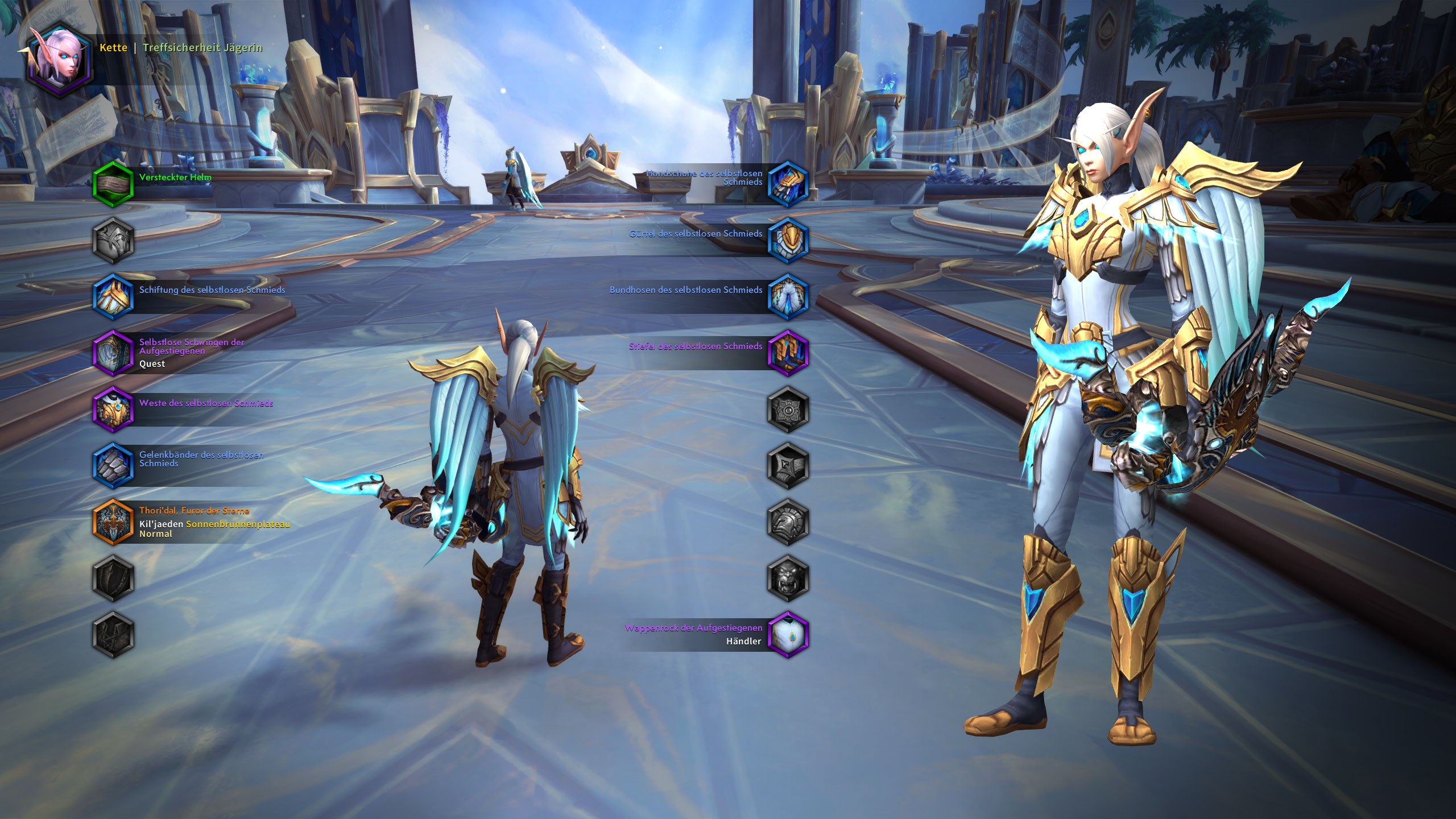Open the Handschuhe des selbstlosen Schmieds slot
The height and width of the screenshot is (819, 1456).
click(x=788, y=183)
